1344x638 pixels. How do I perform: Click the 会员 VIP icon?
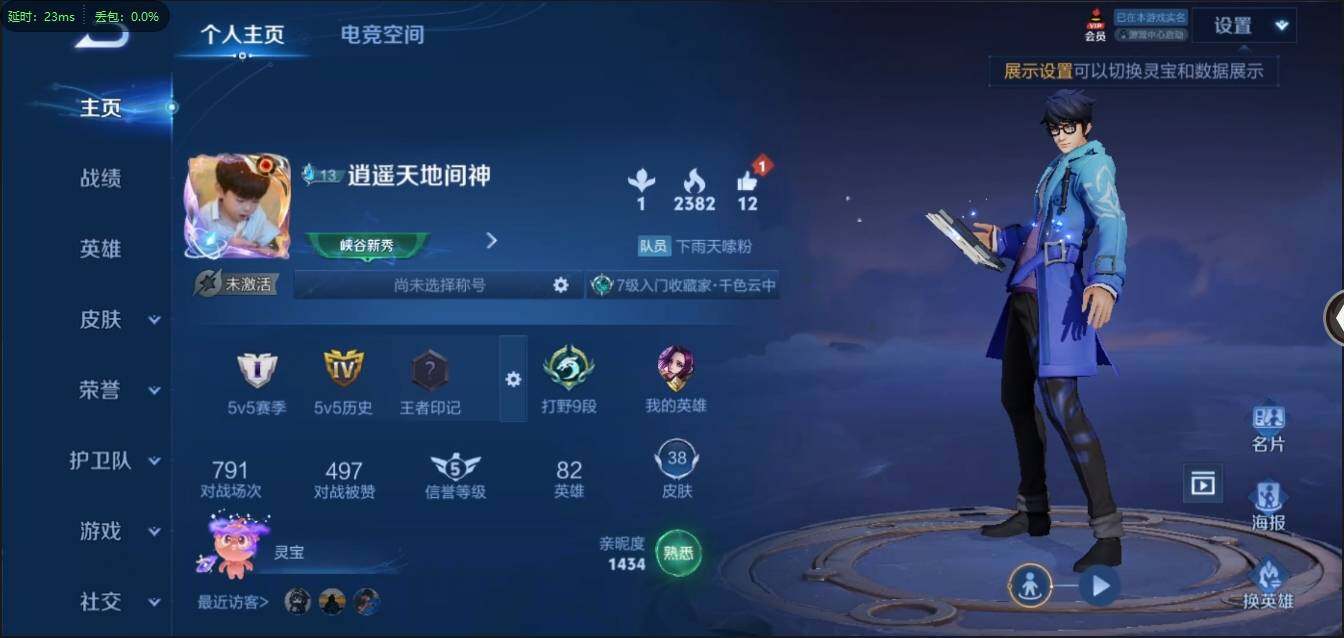(1095, 25)
